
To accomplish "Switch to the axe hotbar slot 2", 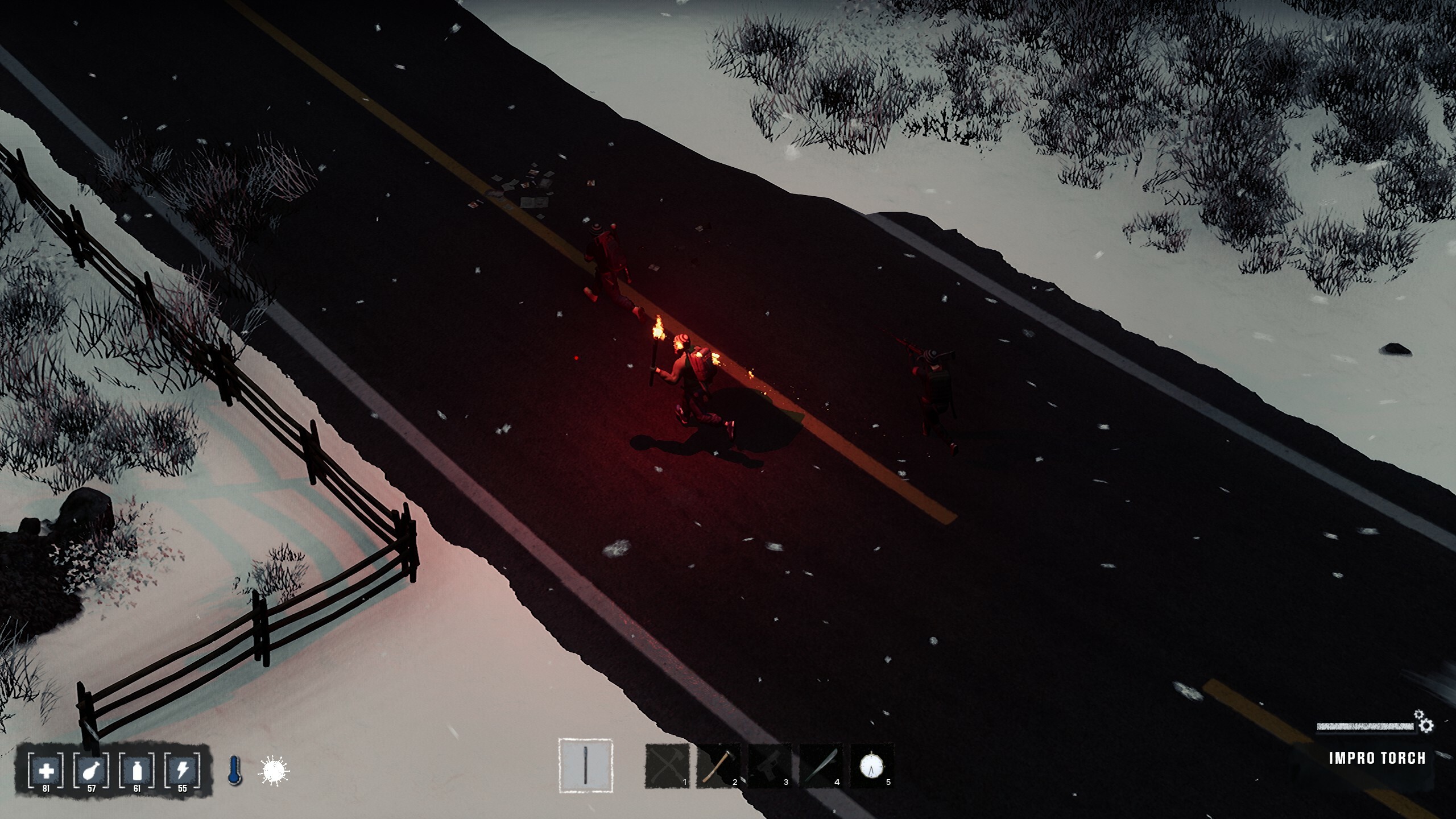I will [718, 767].
